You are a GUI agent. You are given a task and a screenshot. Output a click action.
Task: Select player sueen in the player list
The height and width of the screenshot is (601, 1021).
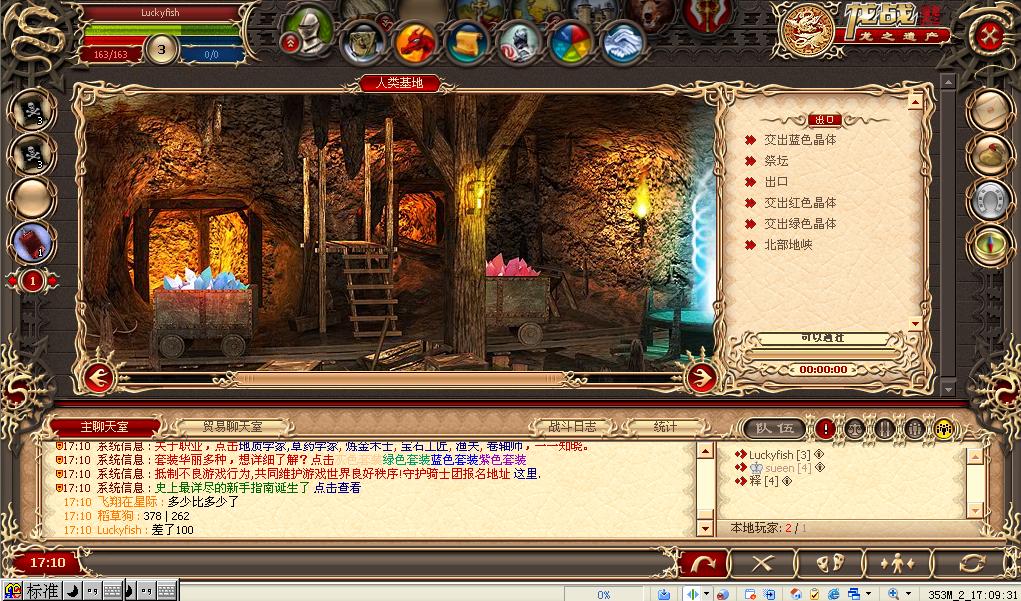click(x=779, y=468)
